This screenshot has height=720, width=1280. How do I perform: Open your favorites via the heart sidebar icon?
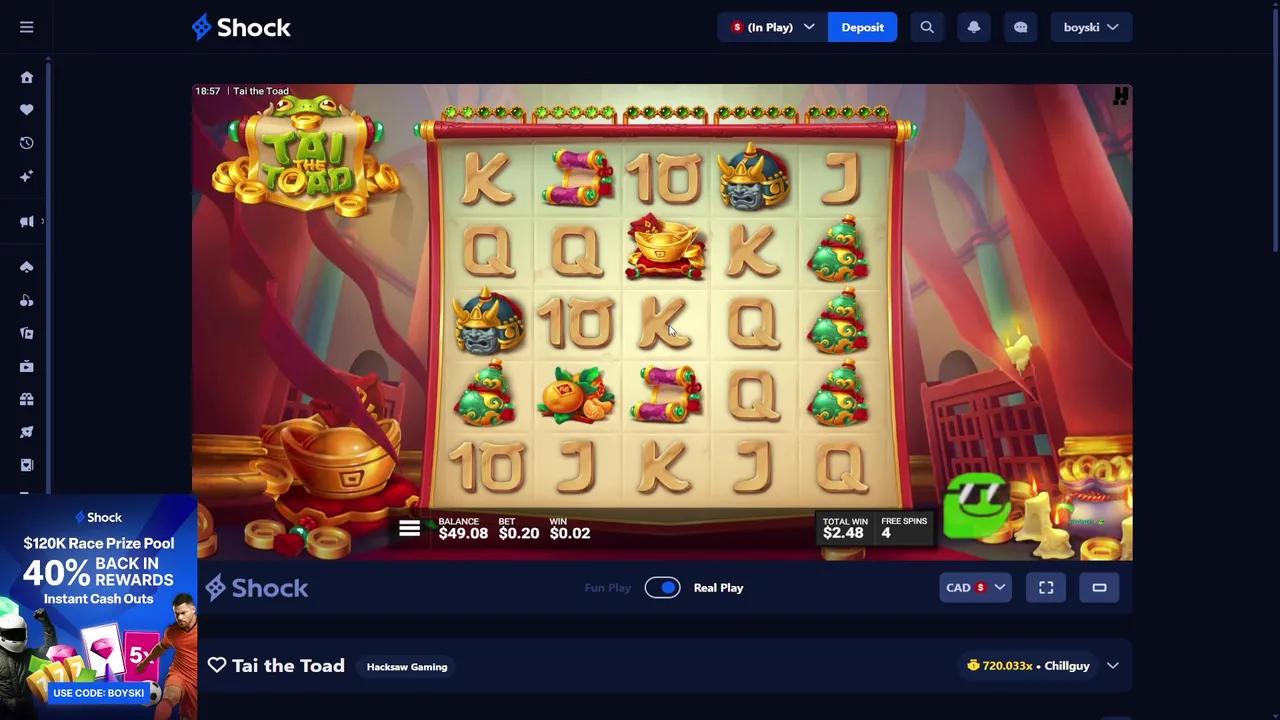[27, 110]
